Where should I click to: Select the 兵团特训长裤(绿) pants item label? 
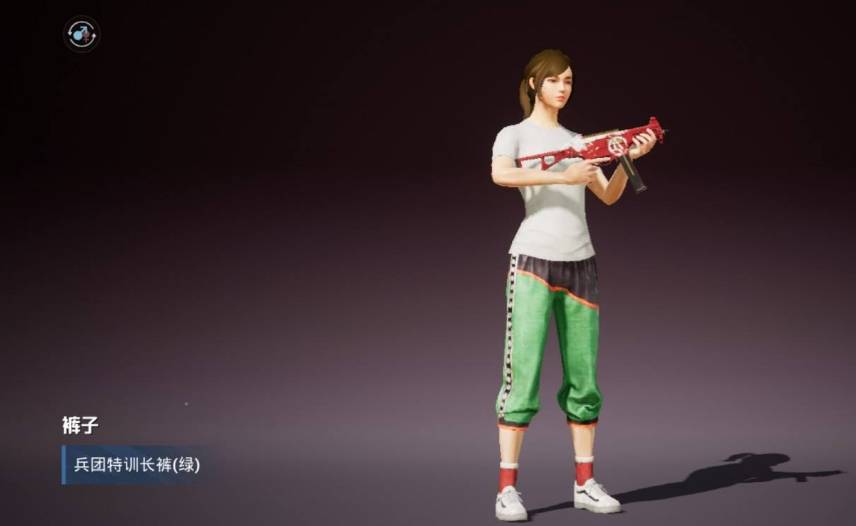point(137,465)
